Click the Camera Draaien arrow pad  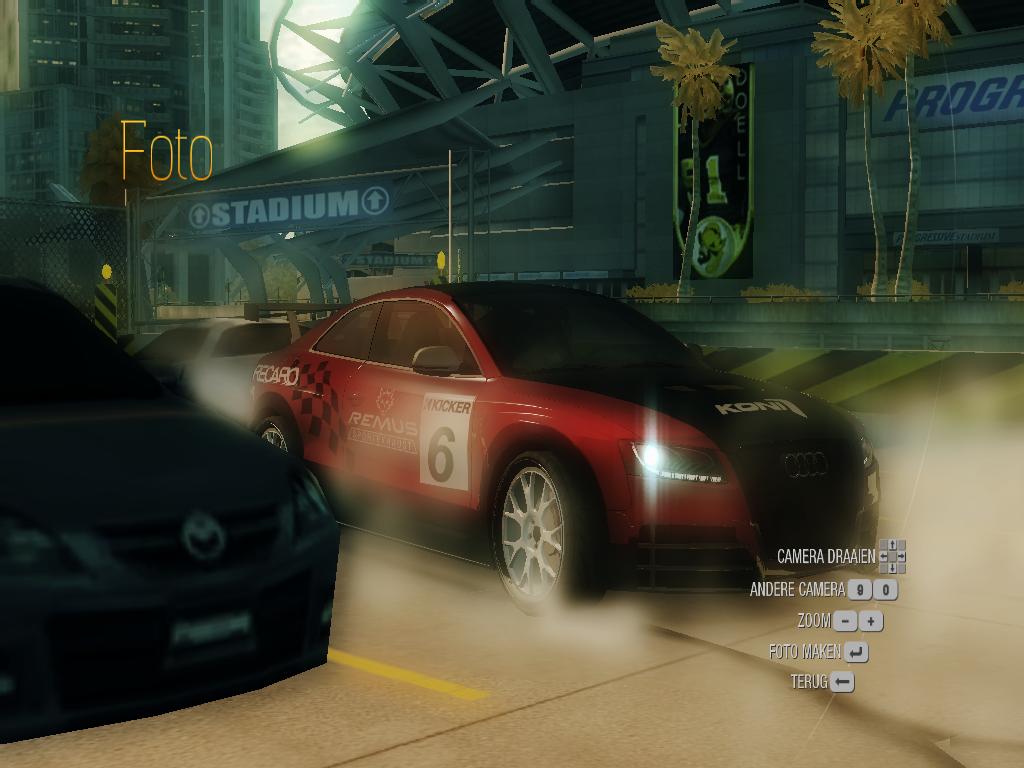click(x=892, y=556)
